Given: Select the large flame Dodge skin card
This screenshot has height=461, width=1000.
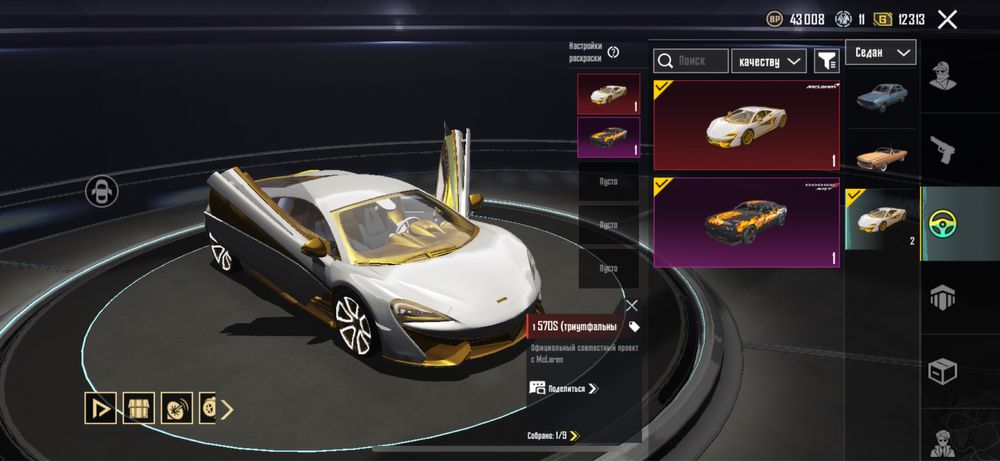Looking at the screenshot, I should click(x=747, y=222).
